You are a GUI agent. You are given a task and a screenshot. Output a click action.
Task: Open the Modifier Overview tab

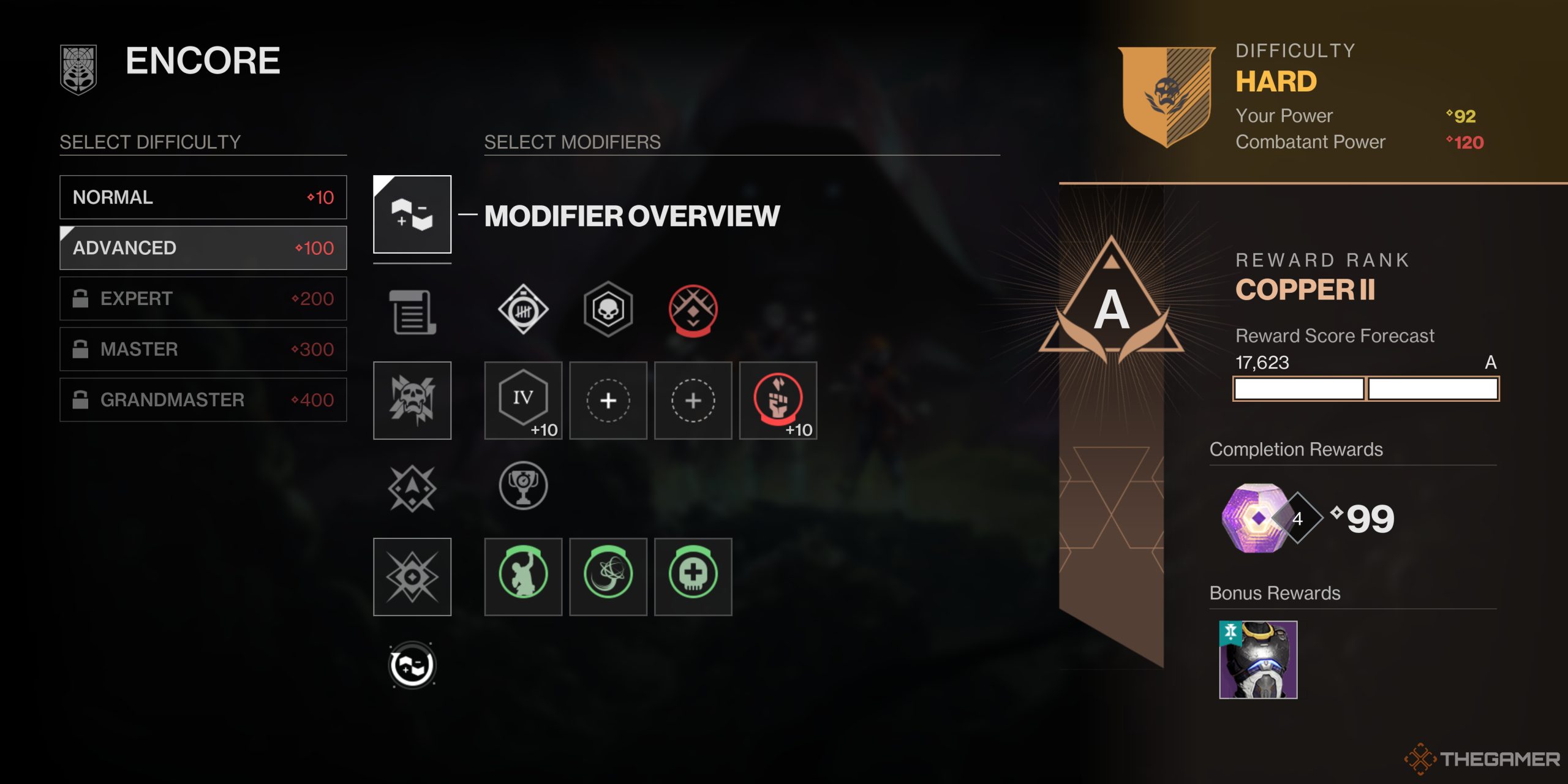pyautogui.click(x=412, y=214)
